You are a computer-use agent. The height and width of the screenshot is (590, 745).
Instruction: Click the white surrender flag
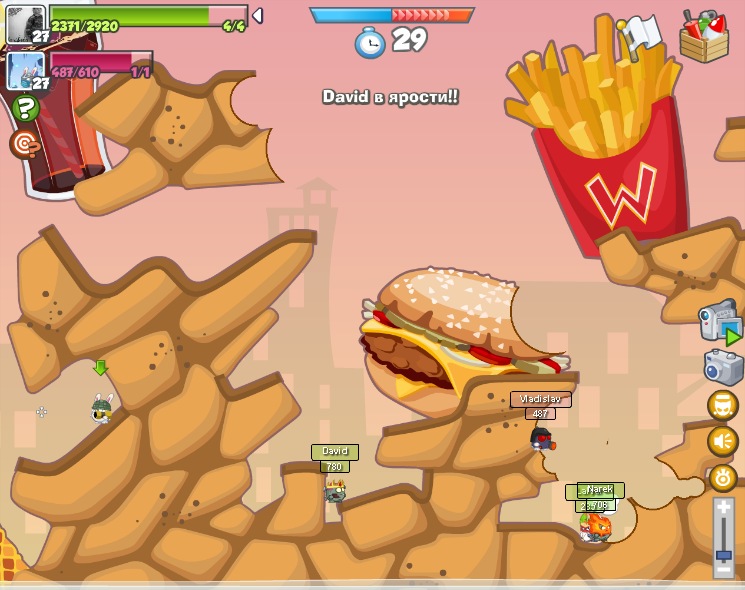[638, 35]
